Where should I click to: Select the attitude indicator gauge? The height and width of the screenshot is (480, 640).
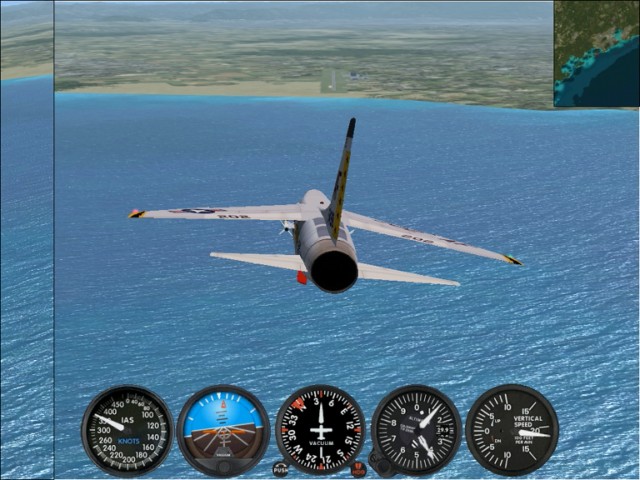tap(223, 430)
